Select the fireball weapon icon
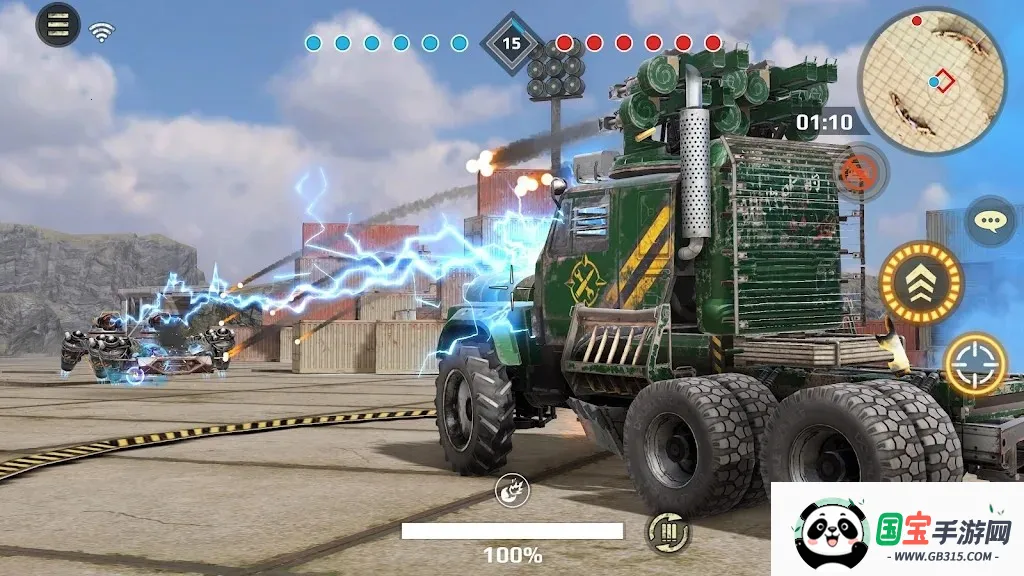This screenshot has width=1024, height=576. 511,490
